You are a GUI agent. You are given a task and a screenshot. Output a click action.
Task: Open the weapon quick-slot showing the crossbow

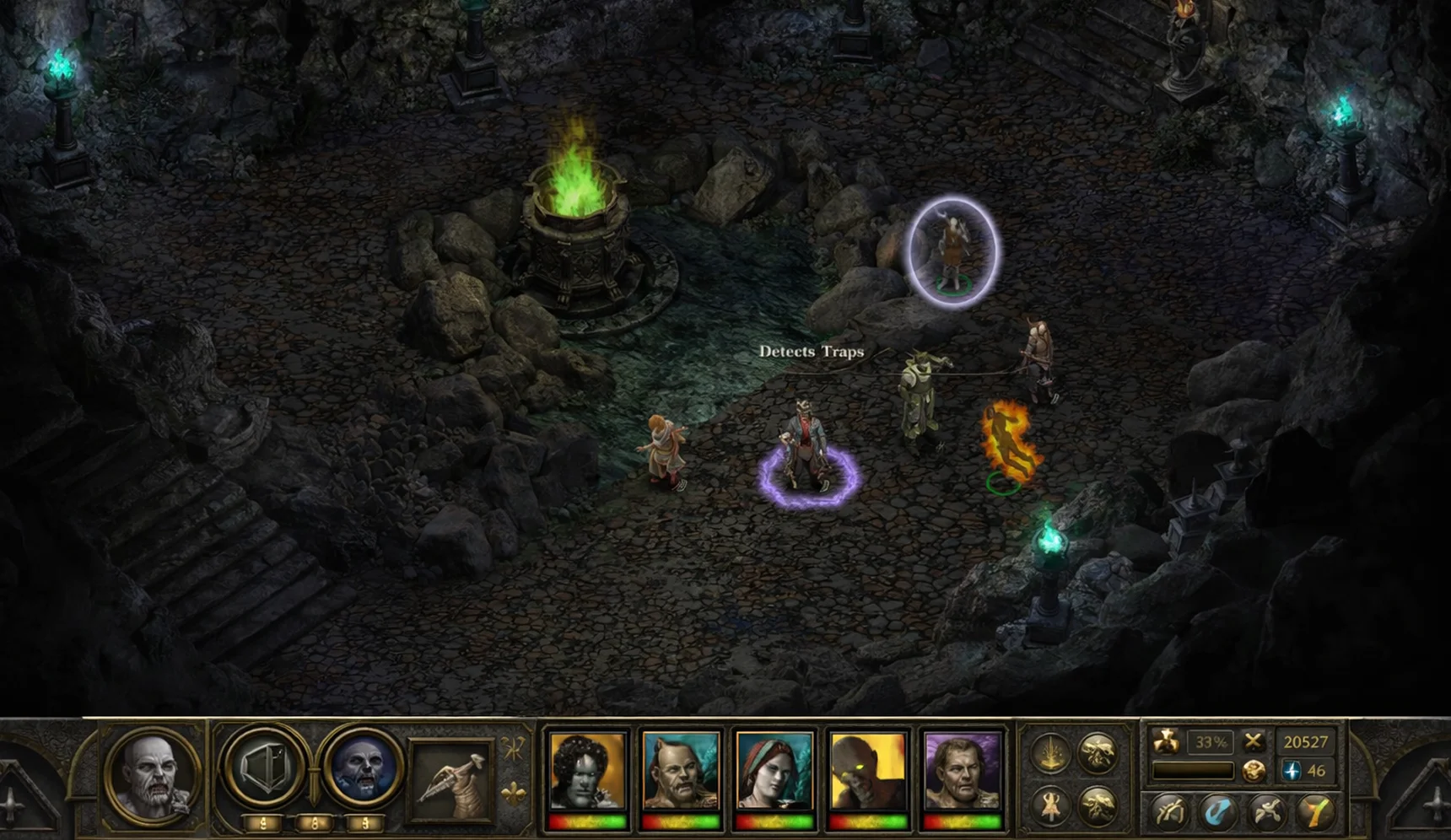(x=446, y=776)
